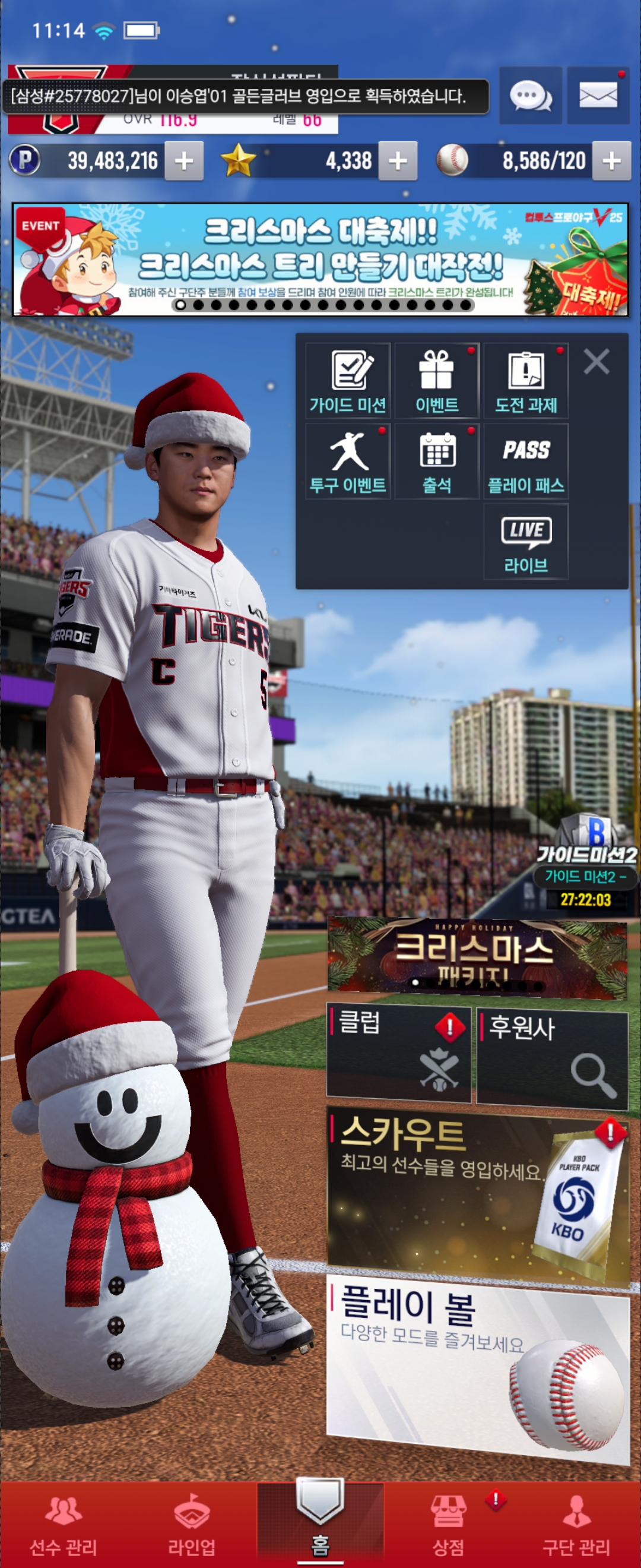Open the Christmas festival event banner
Viewport: 641px width, 1568px height.
(x=320, y=260)
